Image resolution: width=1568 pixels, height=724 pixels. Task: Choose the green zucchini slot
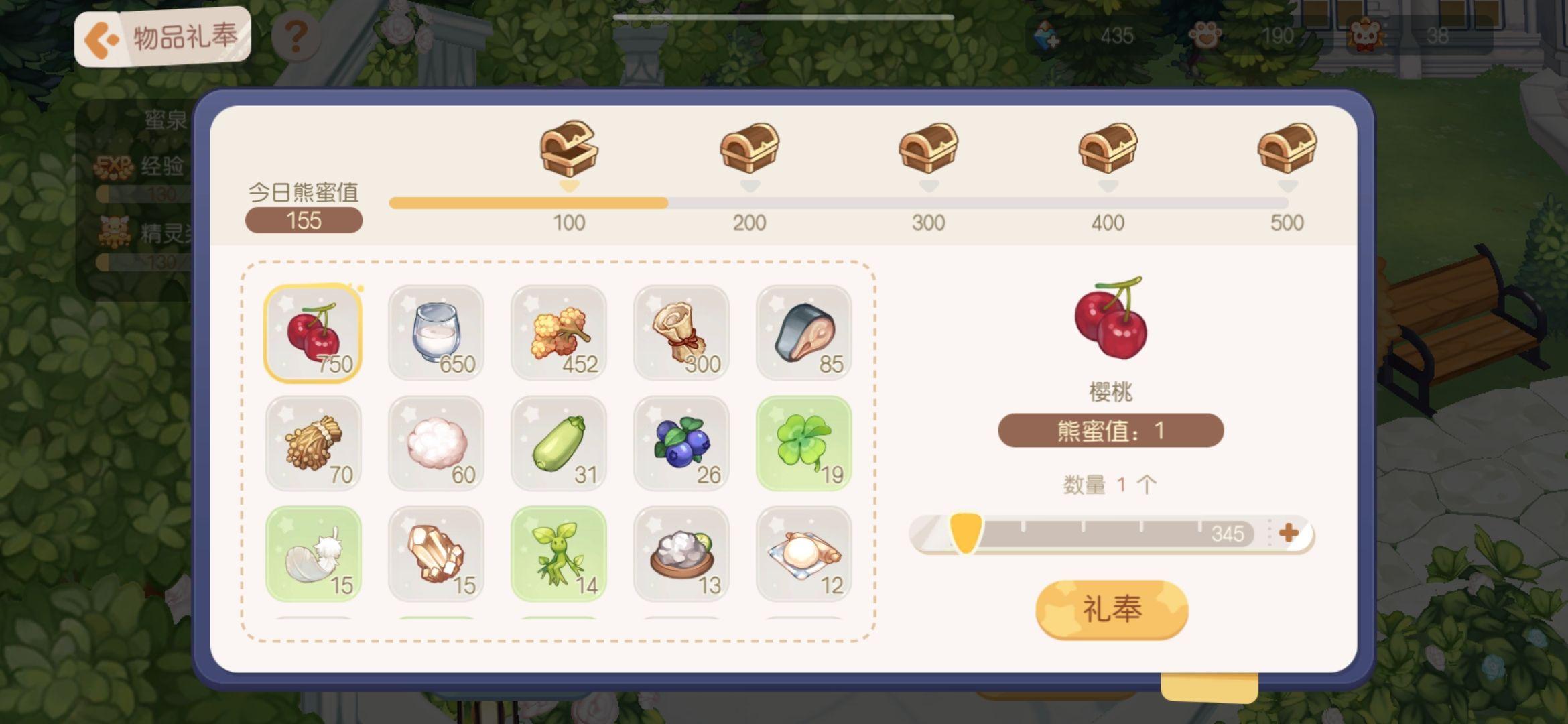tap(558, 443)
